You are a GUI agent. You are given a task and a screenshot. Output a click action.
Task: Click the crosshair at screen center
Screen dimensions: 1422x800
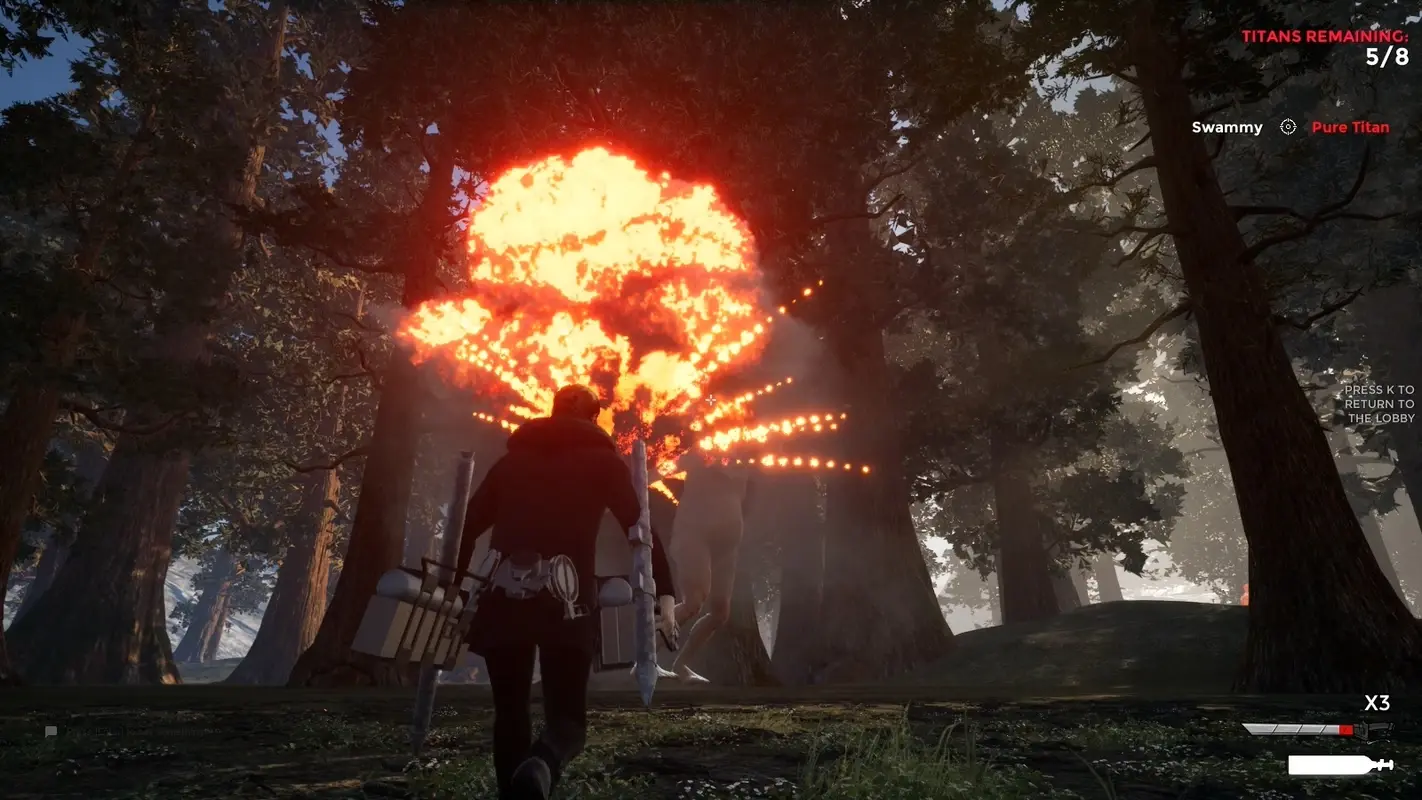[711, 400]
